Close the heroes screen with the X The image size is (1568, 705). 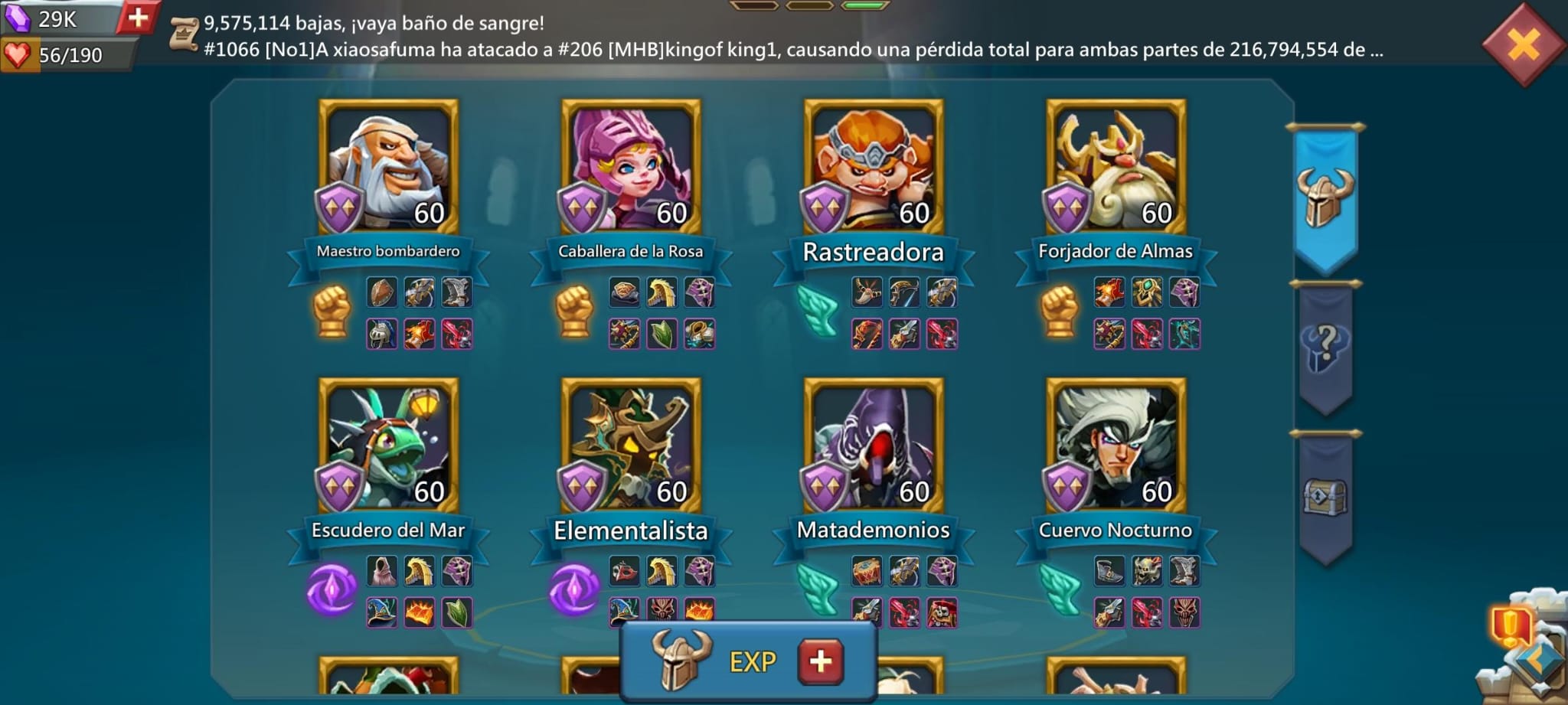point(1523,44)
